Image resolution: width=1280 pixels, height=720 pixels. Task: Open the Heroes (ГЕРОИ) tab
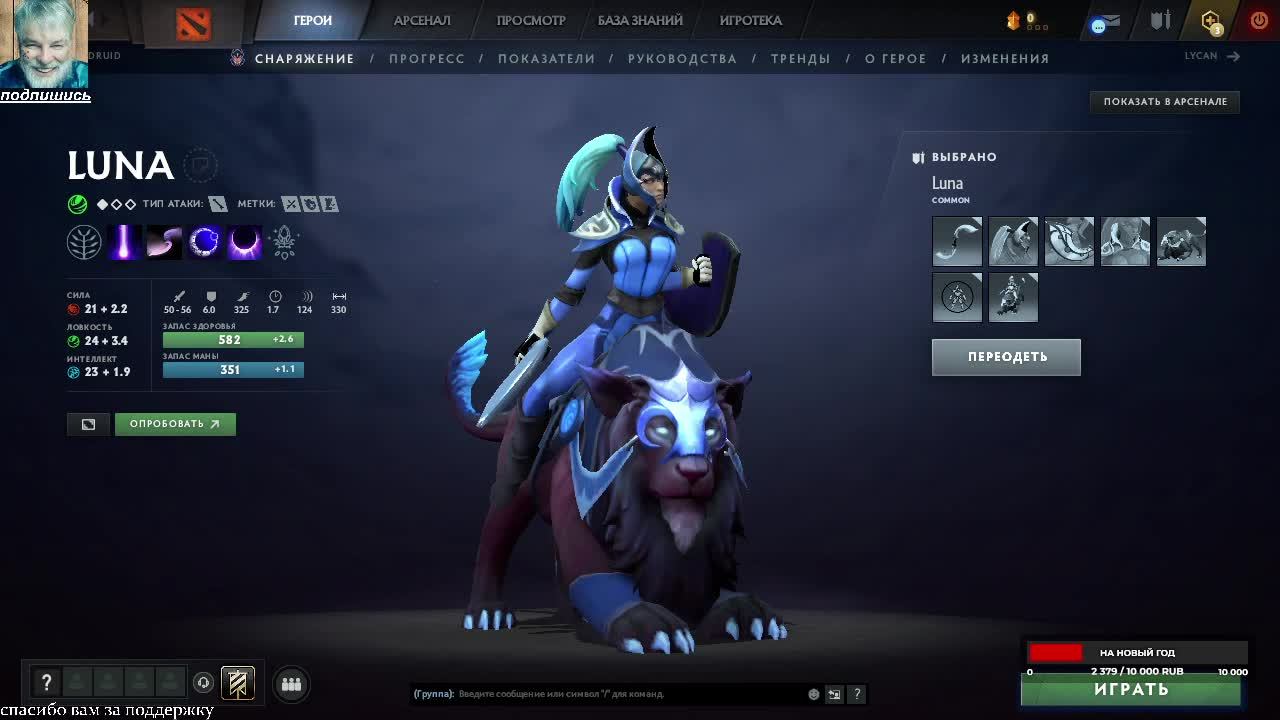(313, 21)
